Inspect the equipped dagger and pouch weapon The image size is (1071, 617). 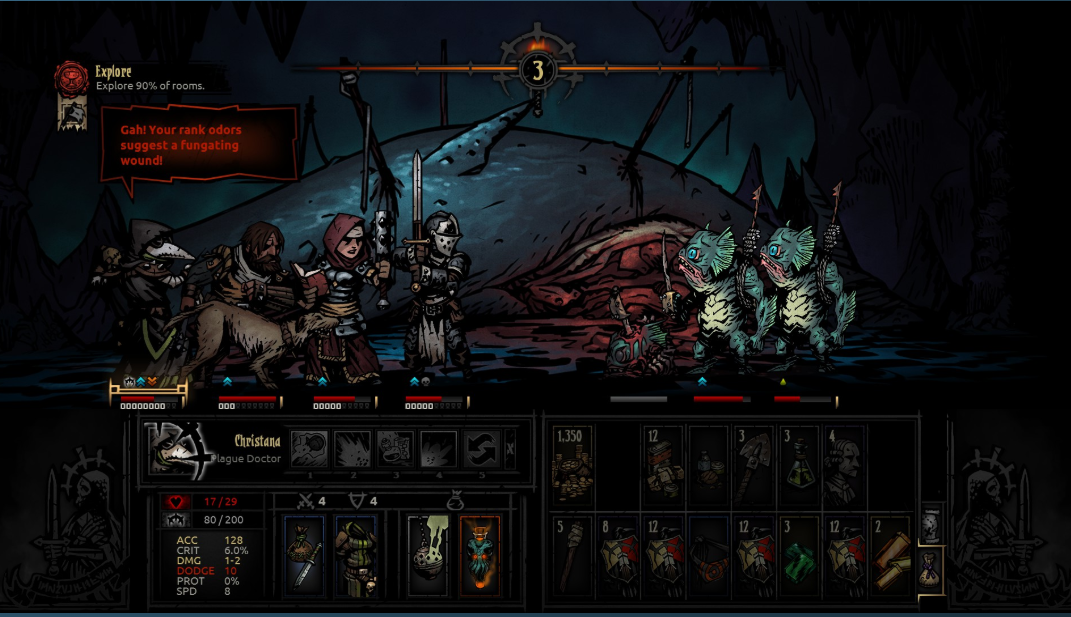point(304,554)
